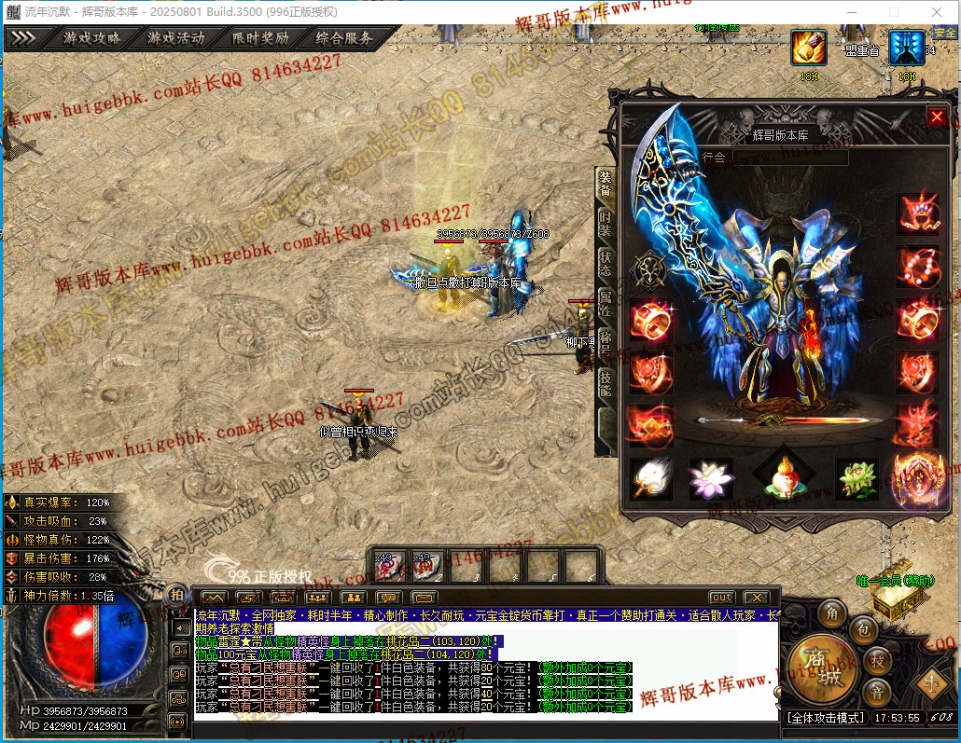This screenshot has height=743, width=961.
Task: Select the 限时奖励 menu entry
Action: pyautogui.click(x=260, y=39)
